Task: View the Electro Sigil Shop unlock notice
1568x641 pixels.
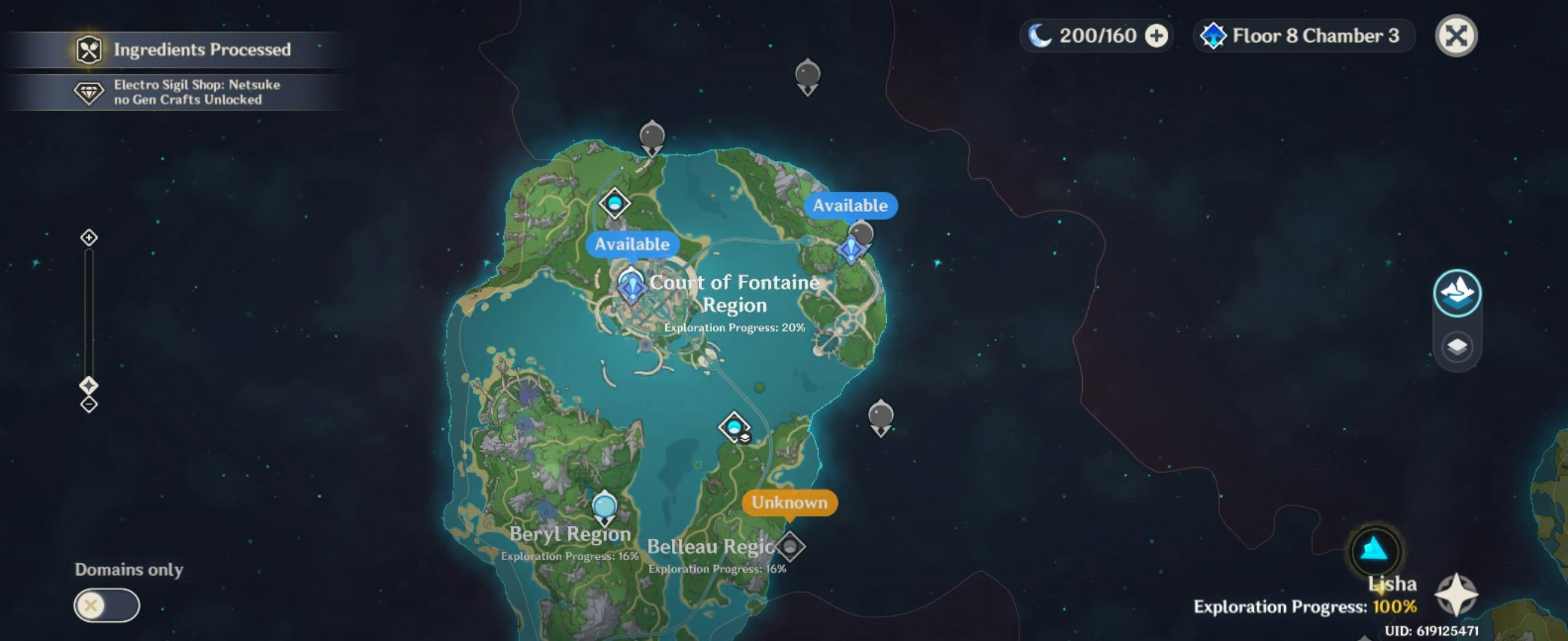Action: tap(182, 93)
